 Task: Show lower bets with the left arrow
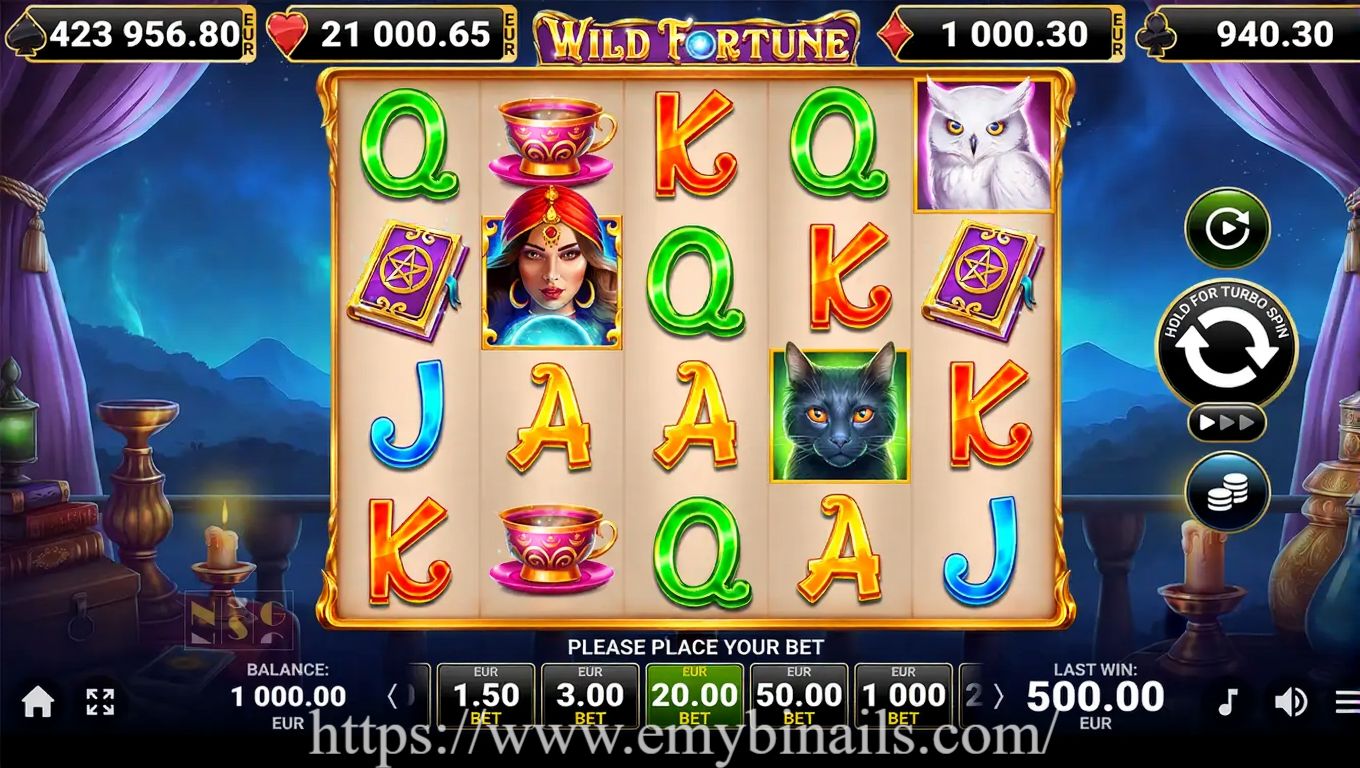click(x=394, y=696)
